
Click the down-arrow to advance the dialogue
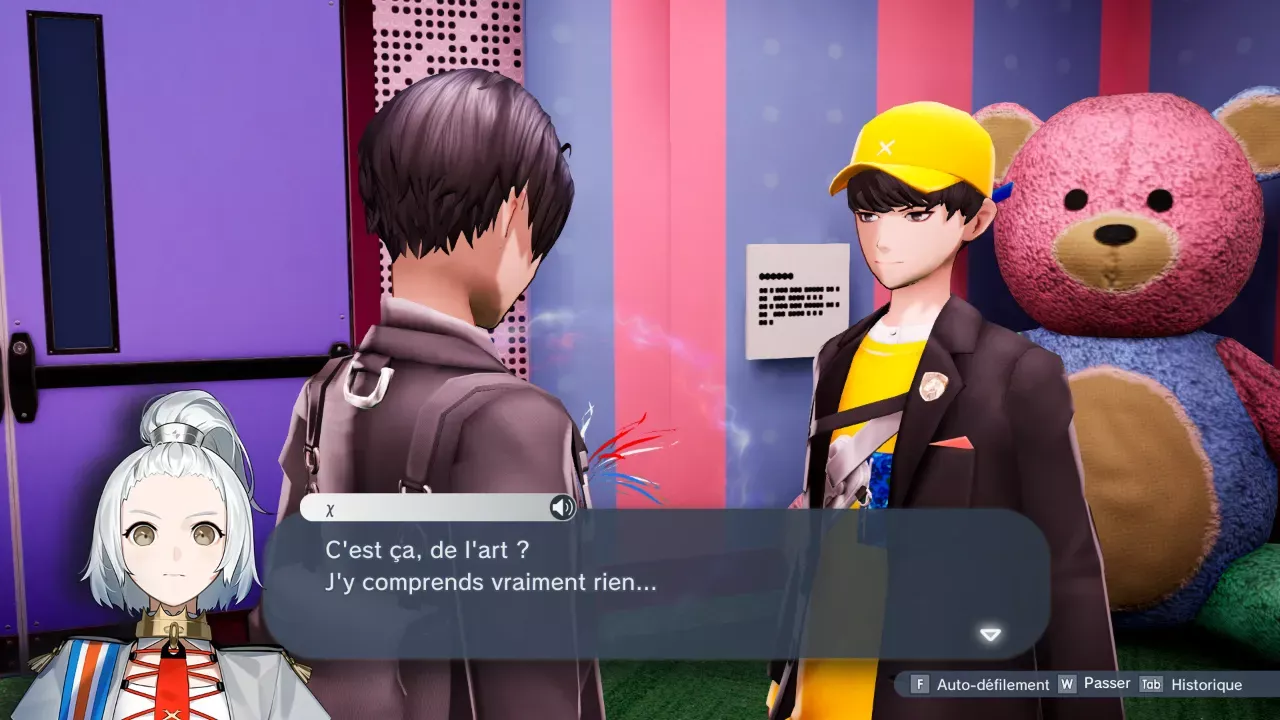coord(989,633)
